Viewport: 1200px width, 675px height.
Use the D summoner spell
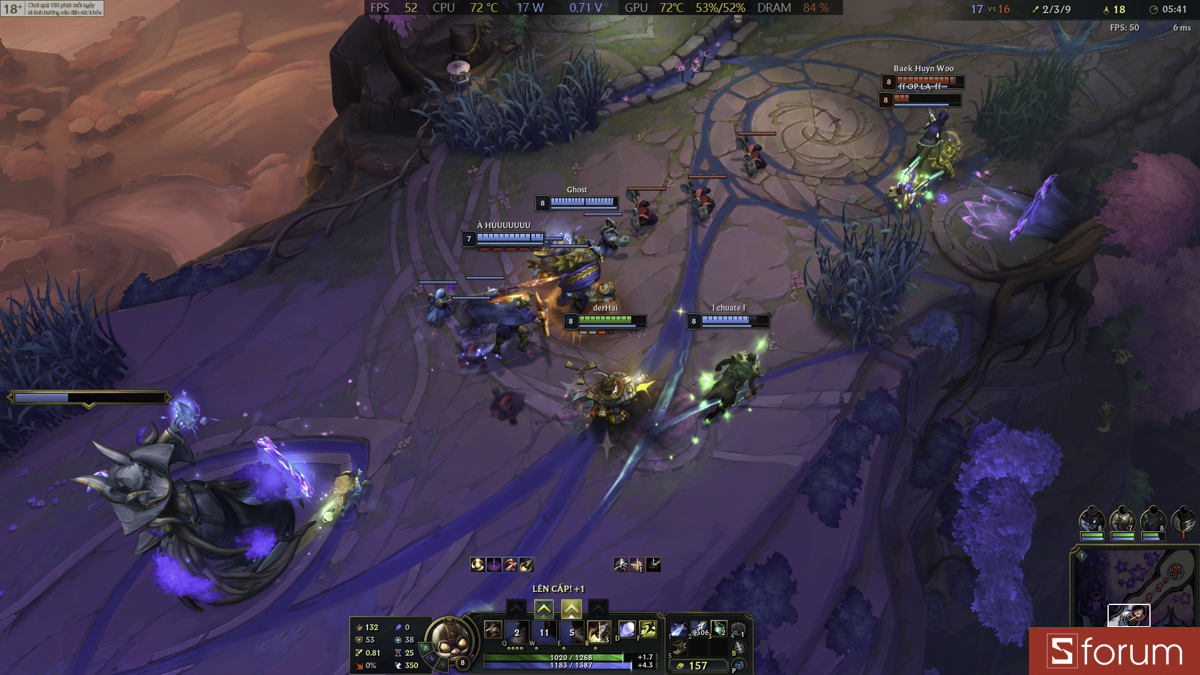(627, 629)
